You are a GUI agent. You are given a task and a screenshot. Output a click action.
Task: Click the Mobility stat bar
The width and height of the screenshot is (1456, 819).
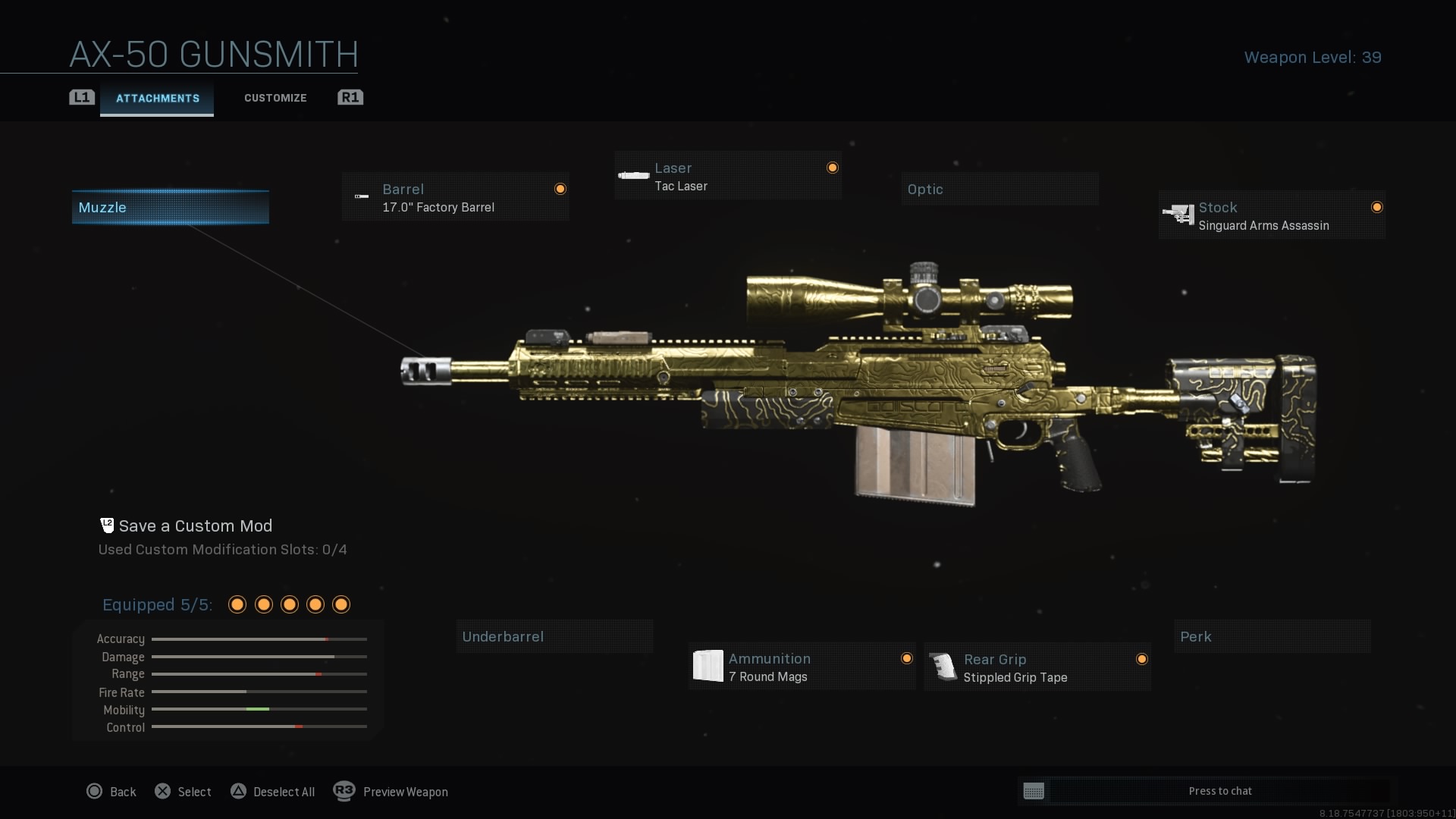259,710
